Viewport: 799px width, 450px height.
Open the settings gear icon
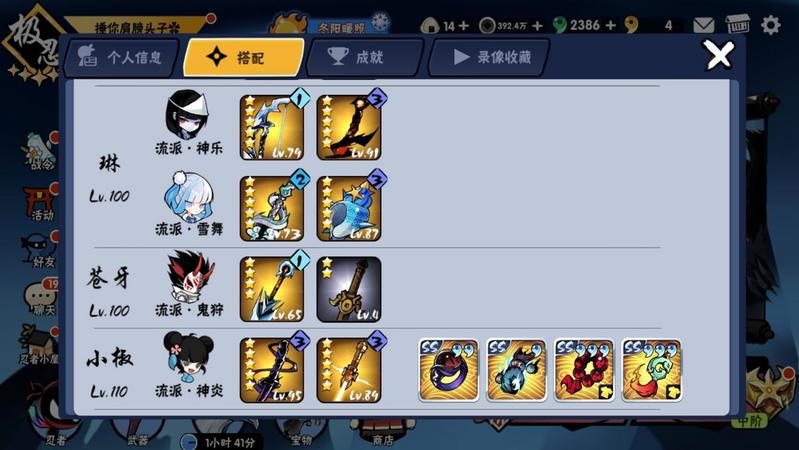pos(771,25)
